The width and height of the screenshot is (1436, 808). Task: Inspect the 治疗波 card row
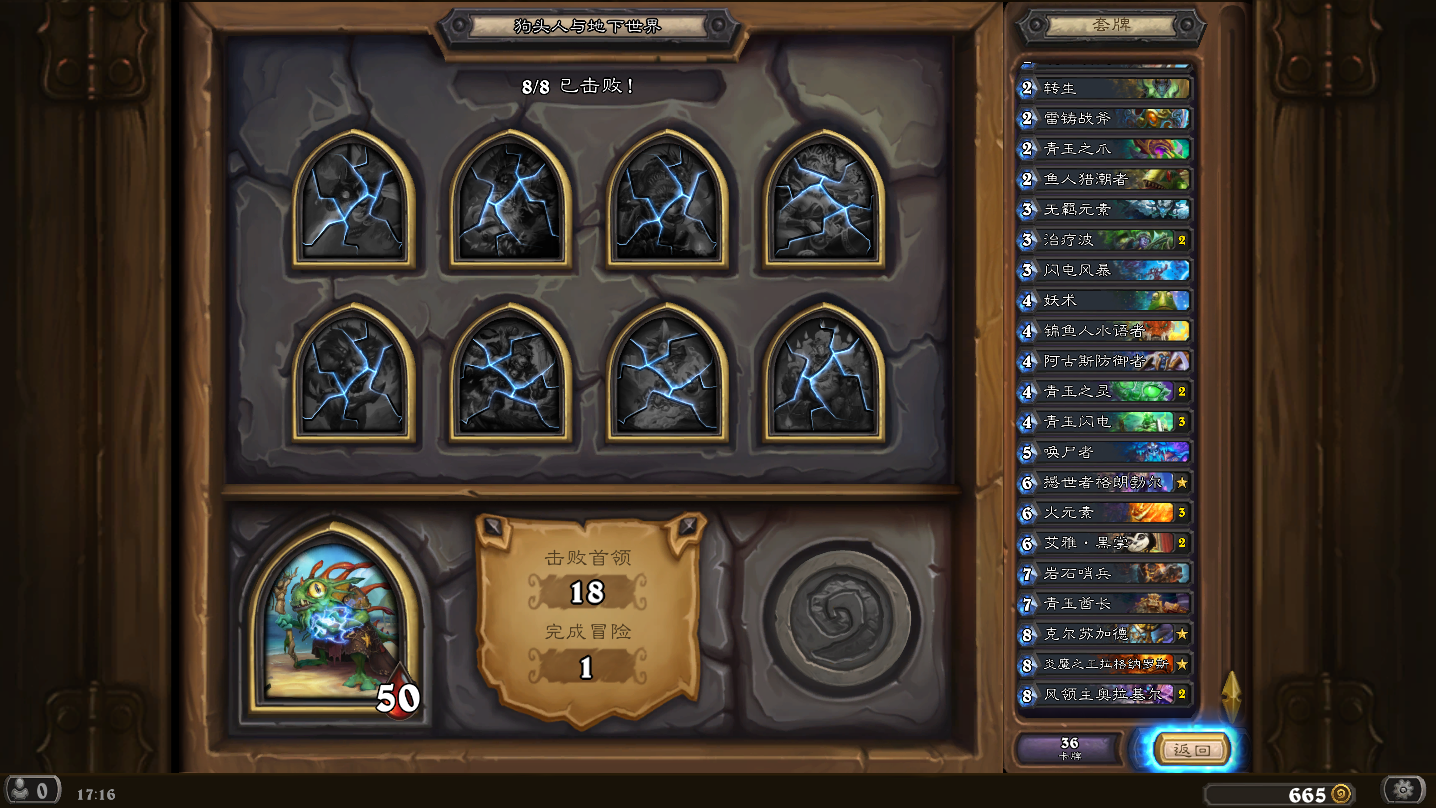coord(1104,240)
